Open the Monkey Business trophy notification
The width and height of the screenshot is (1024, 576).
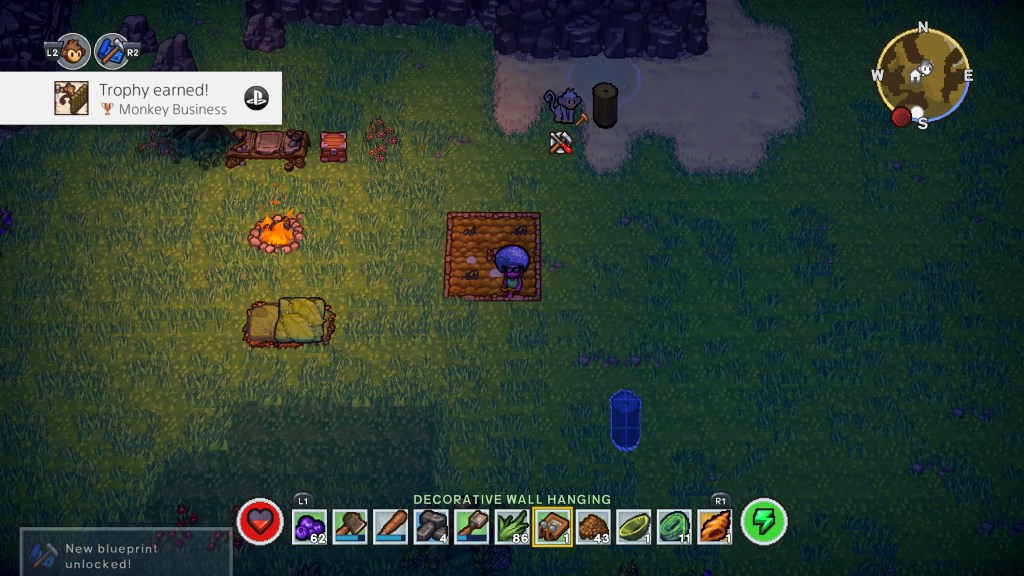point(141,98)
